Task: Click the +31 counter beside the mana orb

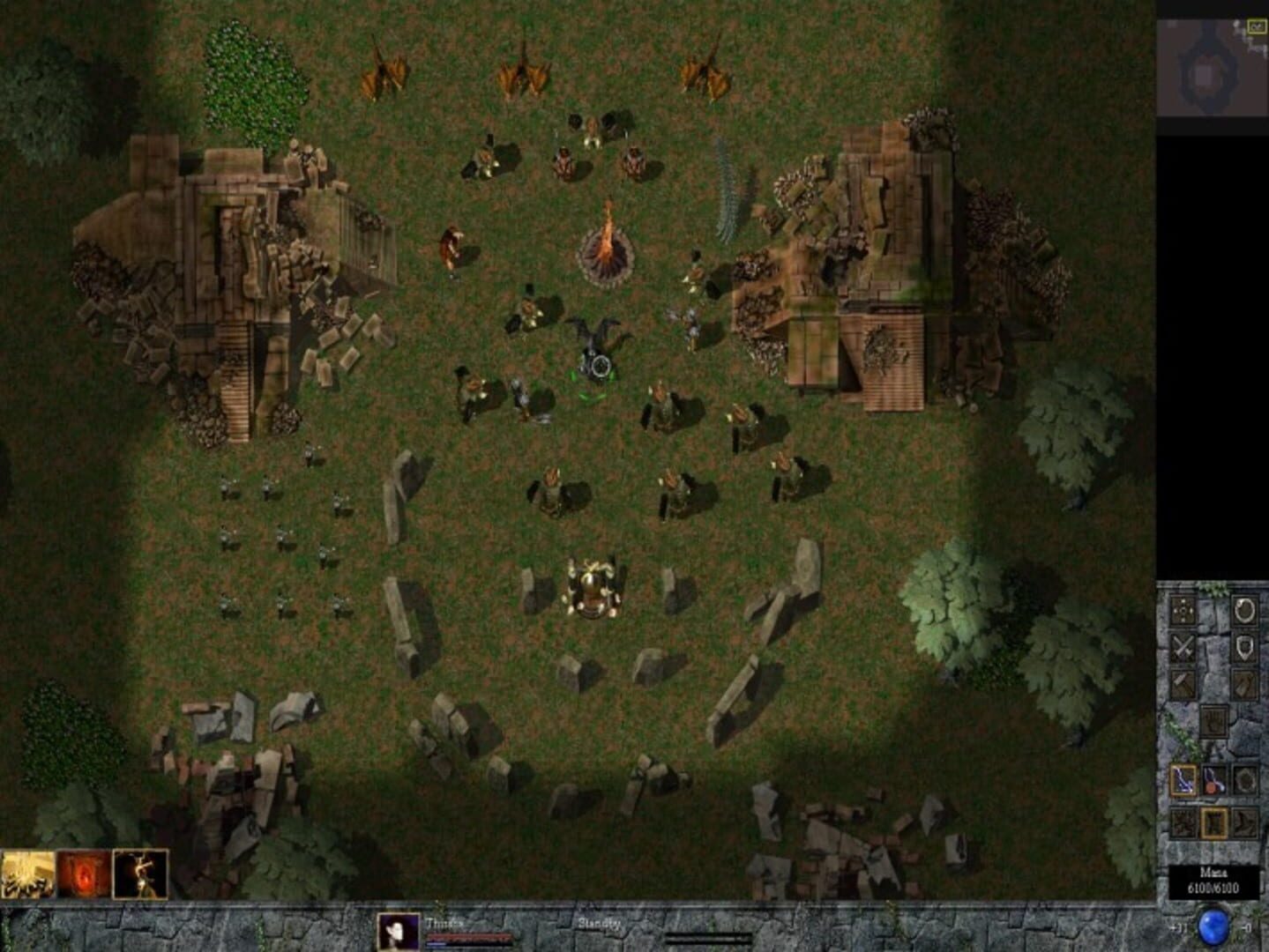Action: pyautogui.click(x=1176, y=926)
